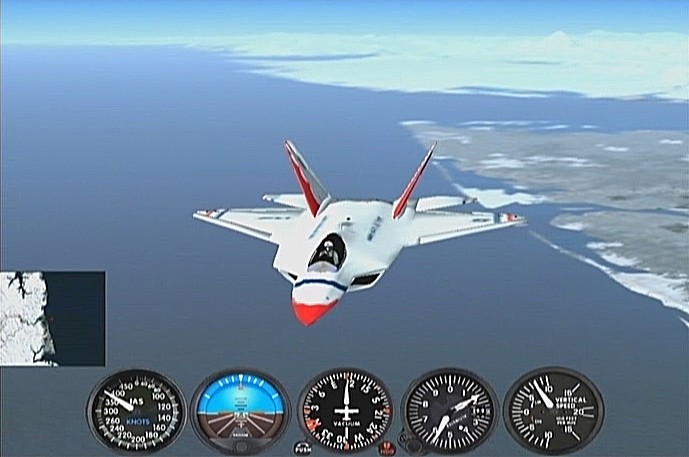Click the vertical speed indicator gauge

[x=553, y=410]
